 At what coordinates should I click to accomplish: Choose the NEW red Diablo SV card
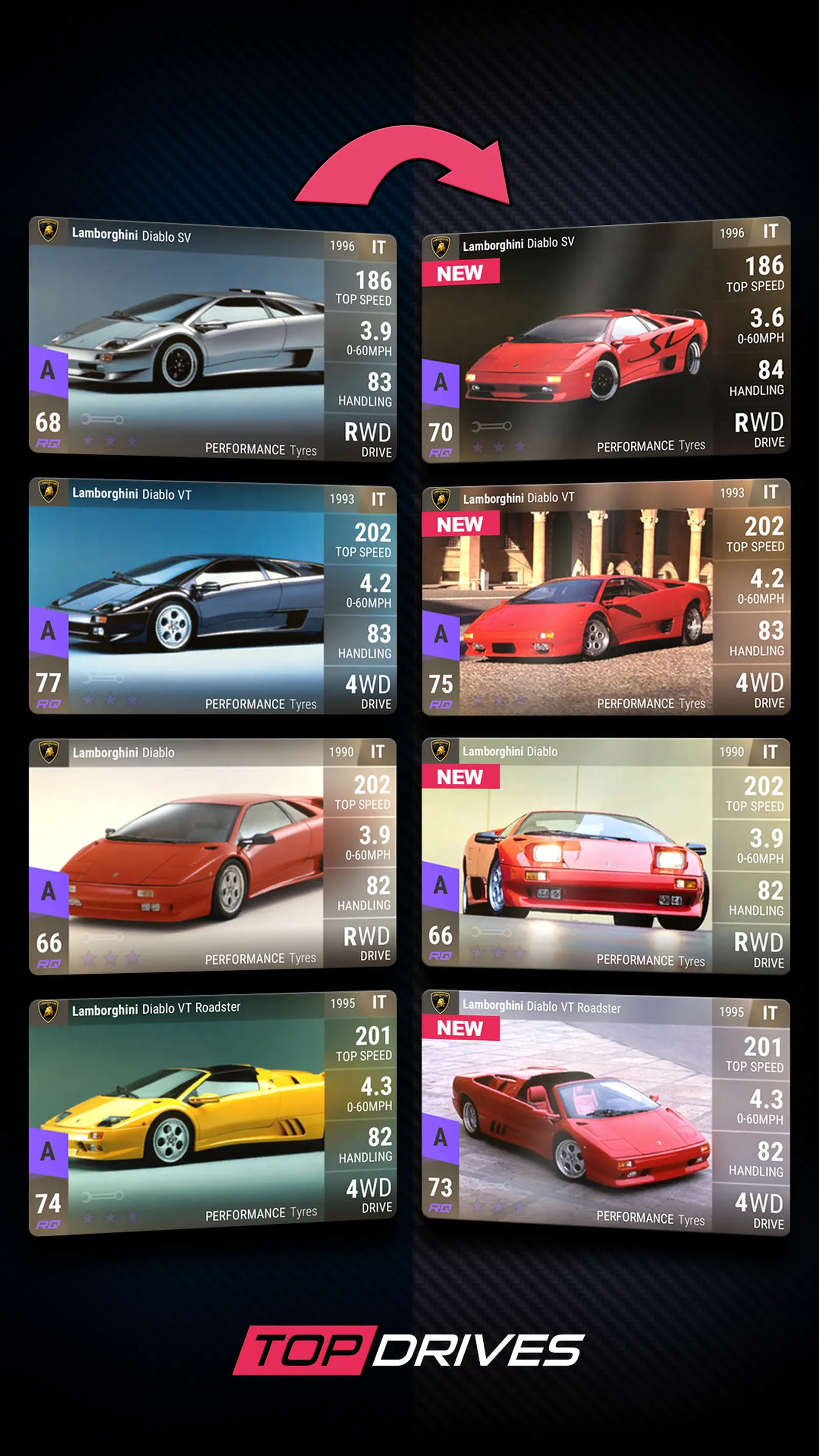point(606,339)
